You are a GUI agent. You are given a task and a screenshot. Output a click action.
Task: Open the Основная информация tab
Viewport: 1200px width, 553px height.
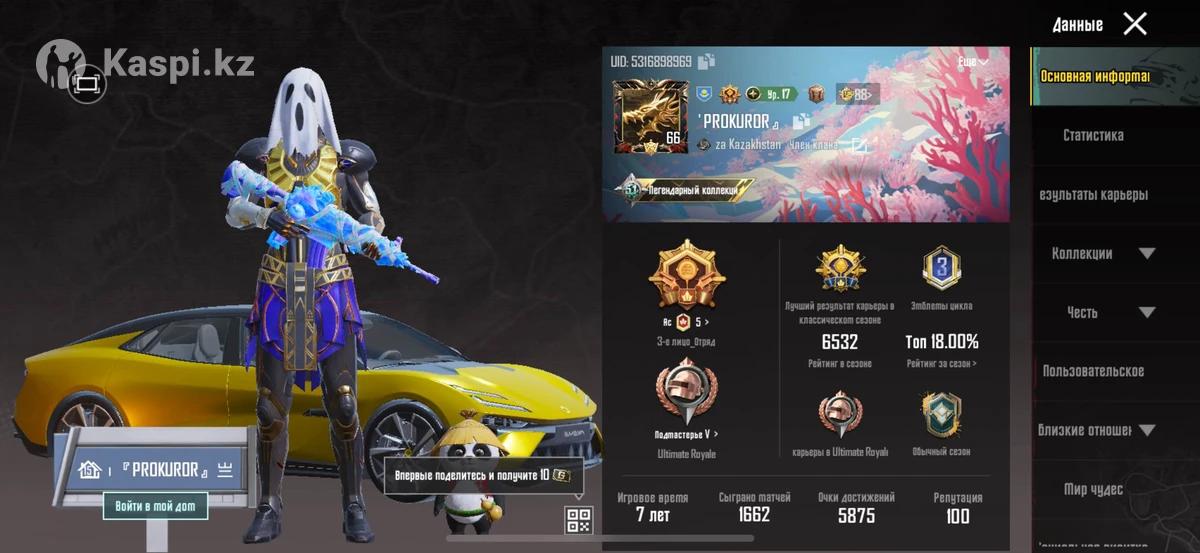click(1094, 76)
